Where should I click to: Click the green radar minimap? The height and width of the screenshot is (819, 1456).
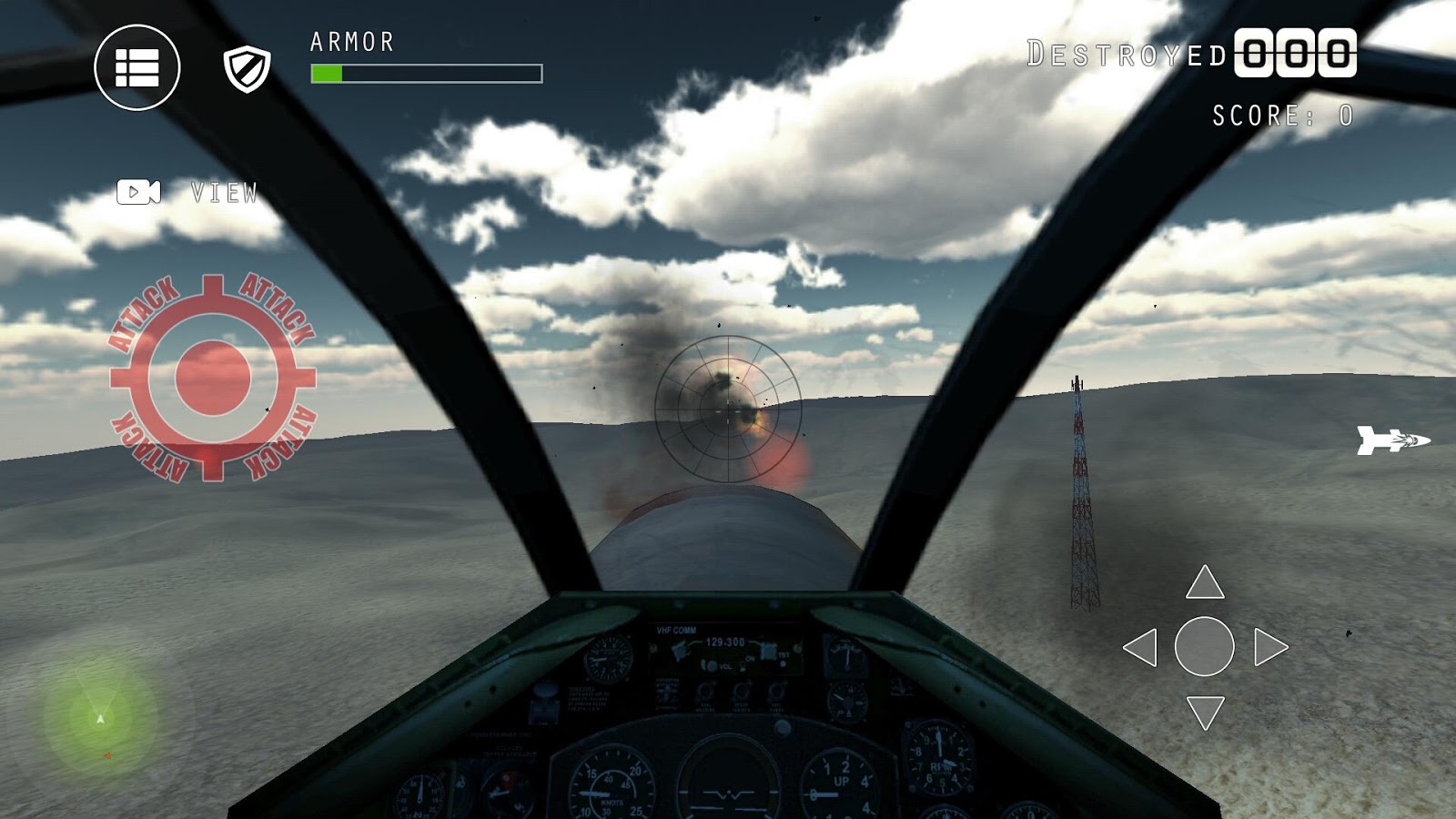[100, 718]
